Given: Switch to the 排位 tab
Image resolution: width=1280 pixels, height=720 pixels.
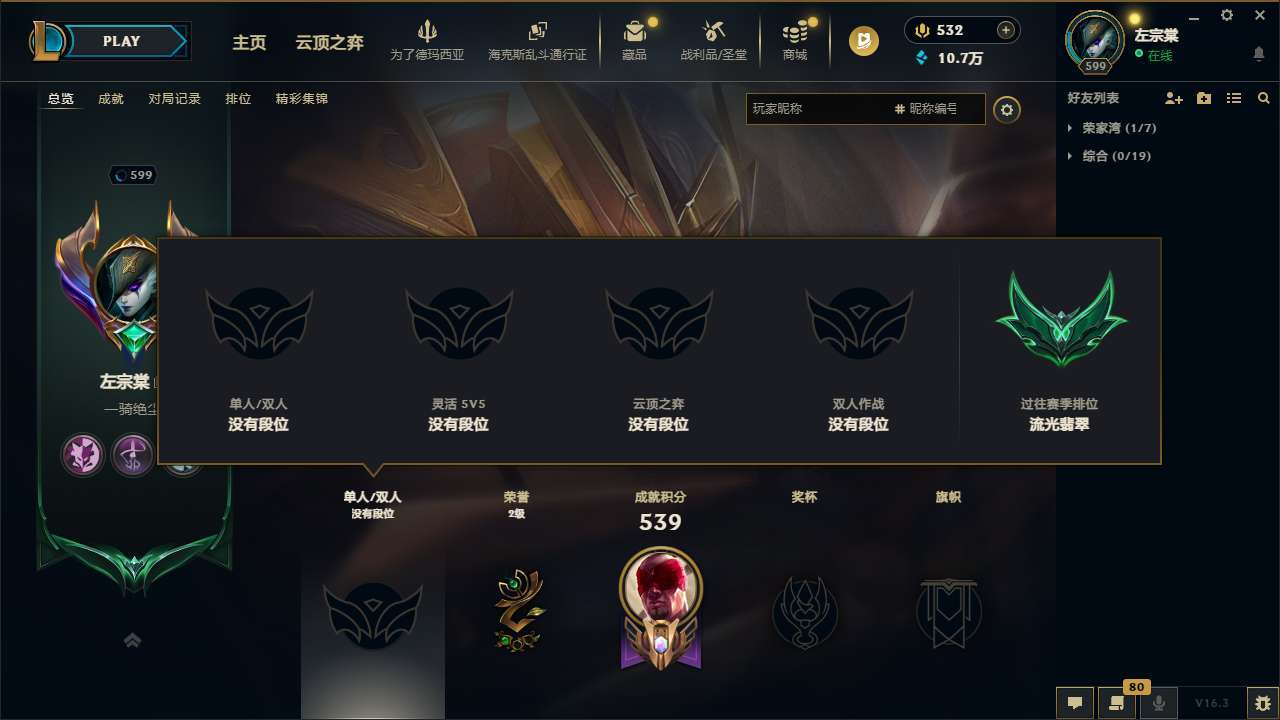Looking at the screenshot, I should click(x=238, y=98).
